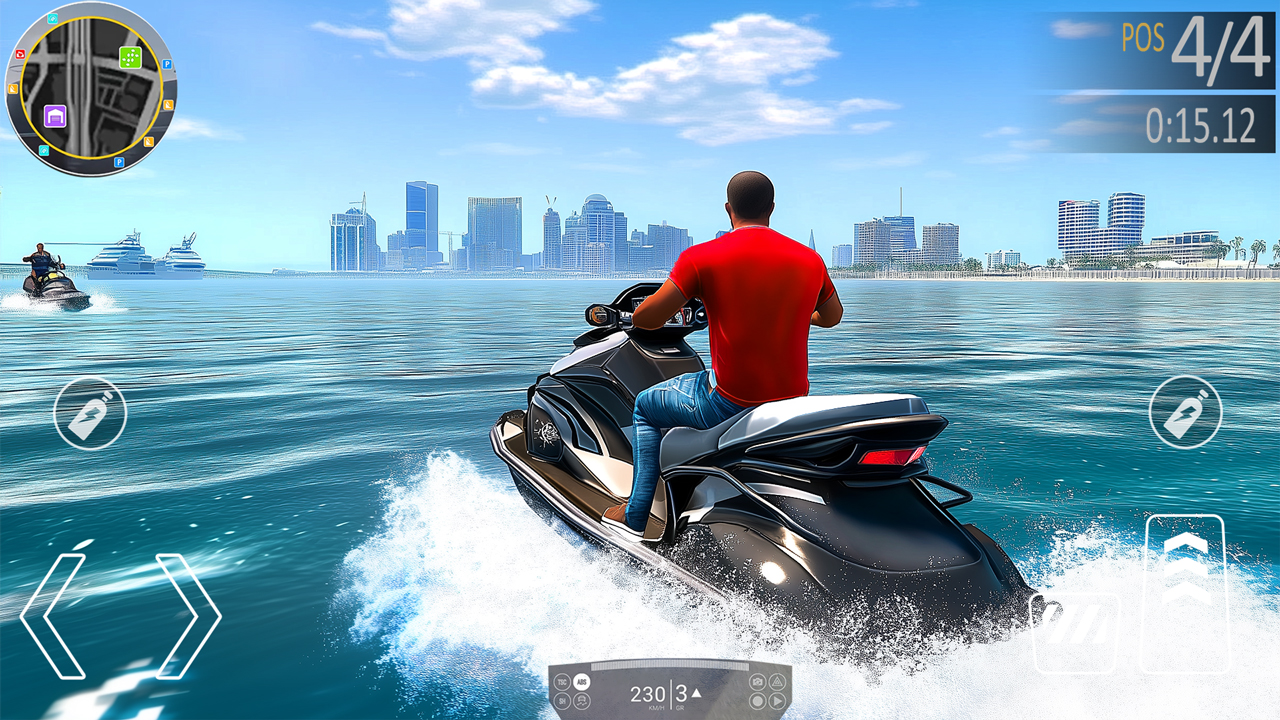Activate the hazard warning triangle icon
This screenshot has width=1280, height=720.
777,683
